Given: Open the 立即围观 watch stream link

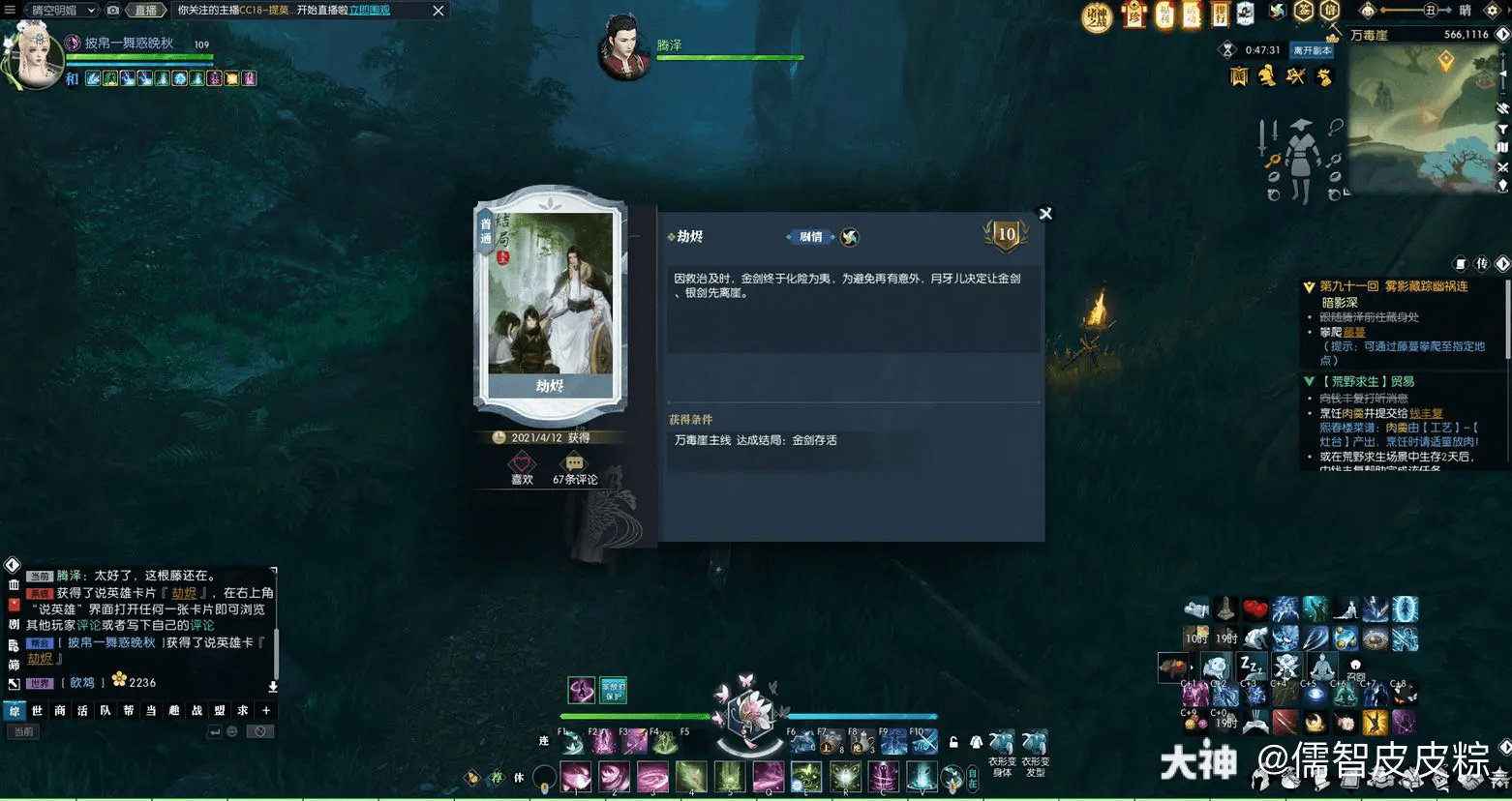Looking at the screenshot, I should point(369,11).
